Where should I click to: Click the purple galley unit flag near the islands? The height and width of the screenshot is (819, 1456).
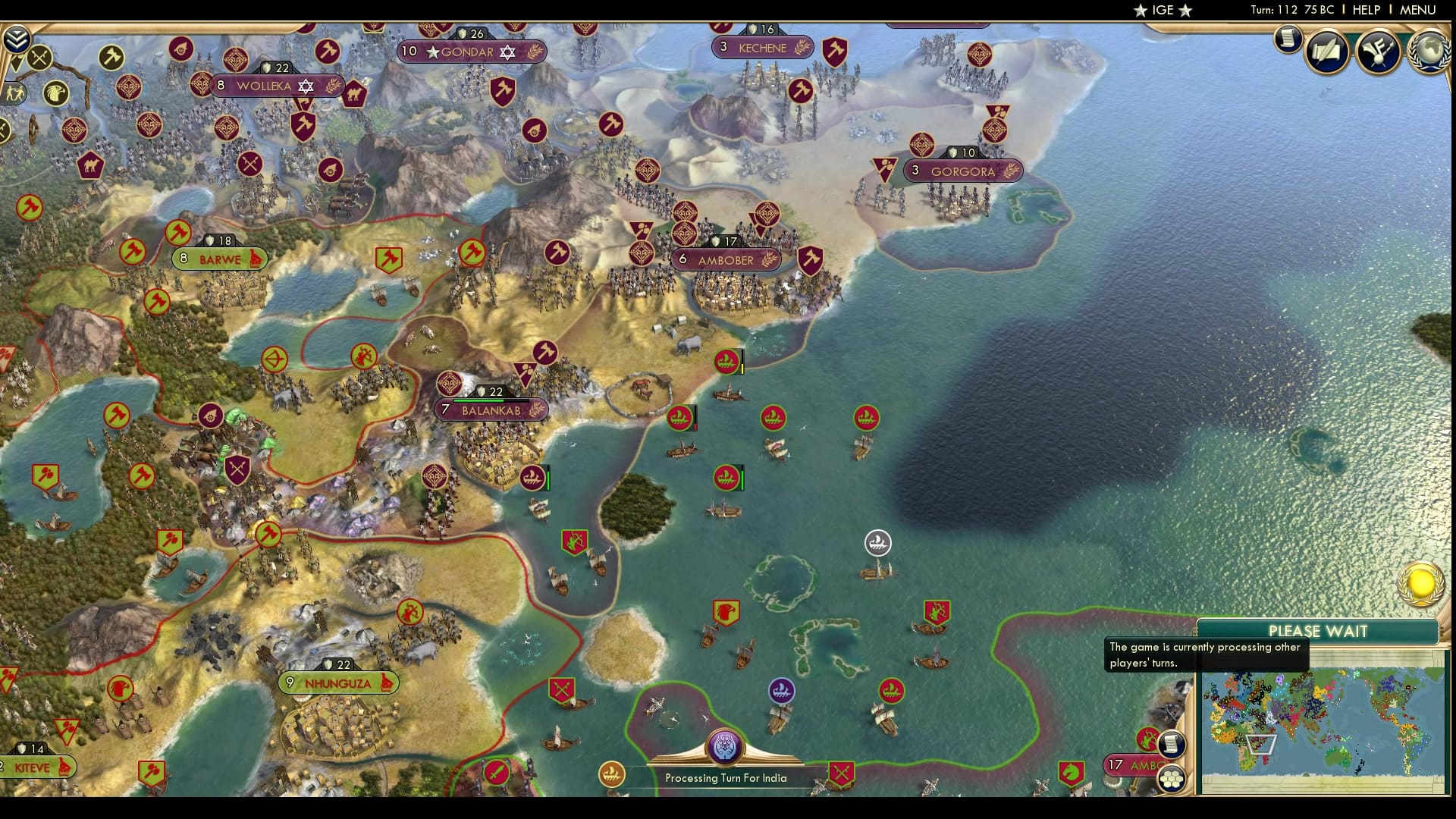point(783,689)
